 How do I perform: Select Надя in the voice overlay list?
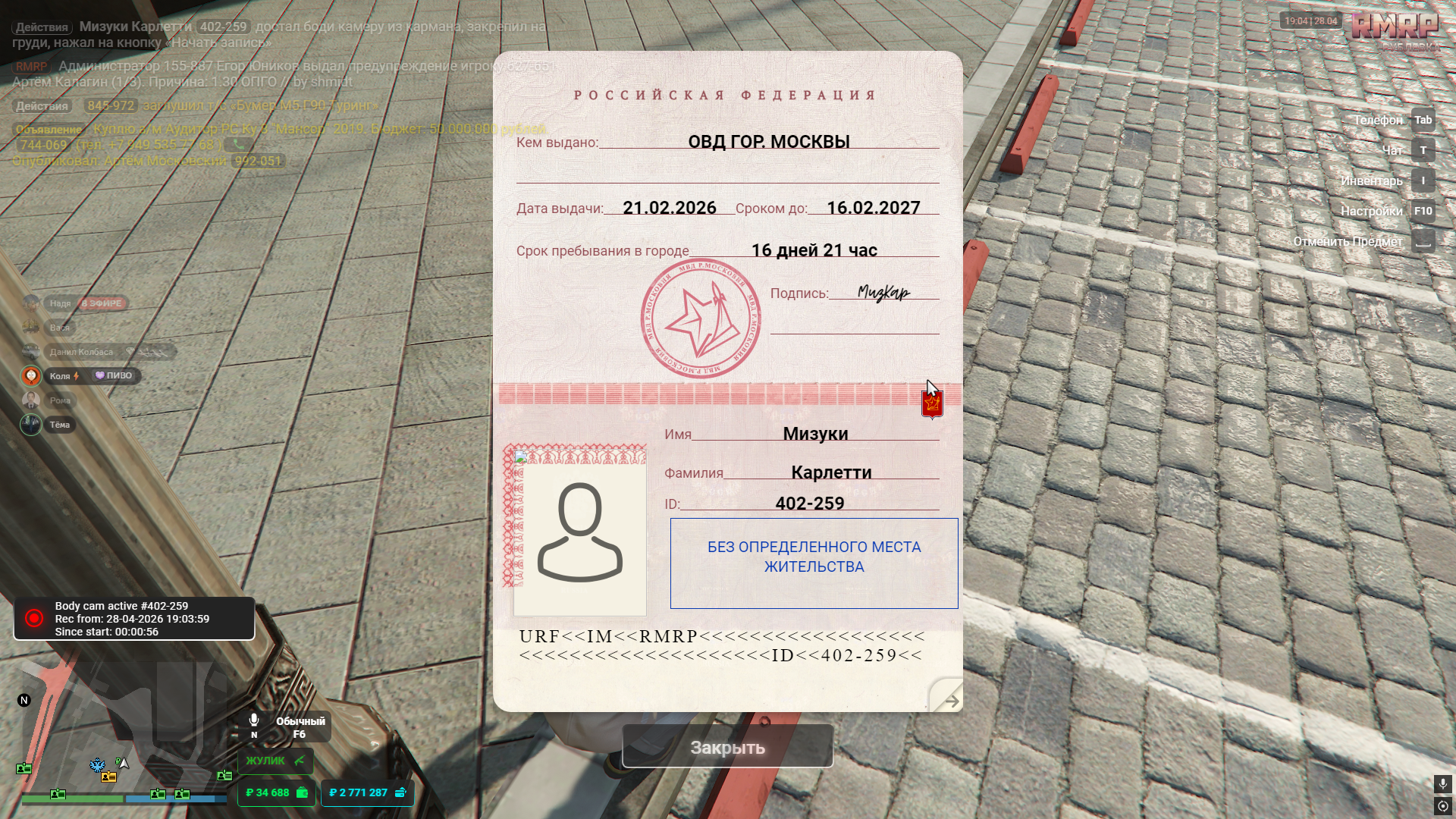[x=60, y=303]
